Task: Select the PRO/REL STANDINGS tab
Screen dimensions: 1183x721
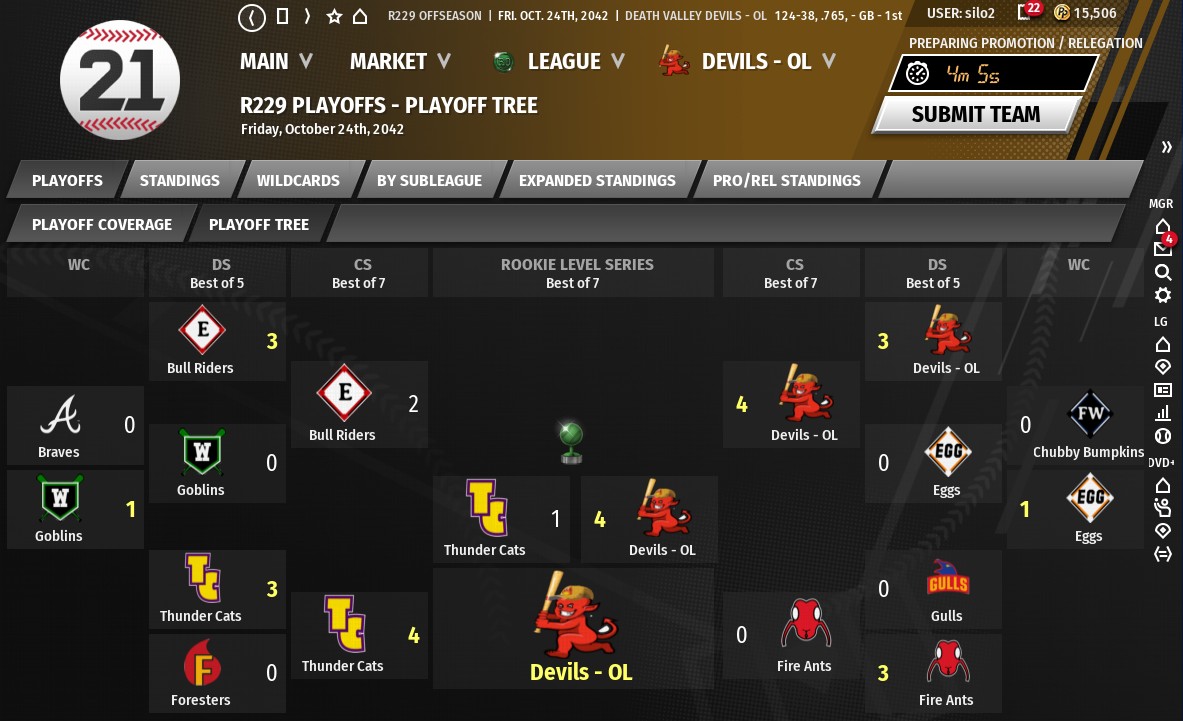Action: click(786, 181)
